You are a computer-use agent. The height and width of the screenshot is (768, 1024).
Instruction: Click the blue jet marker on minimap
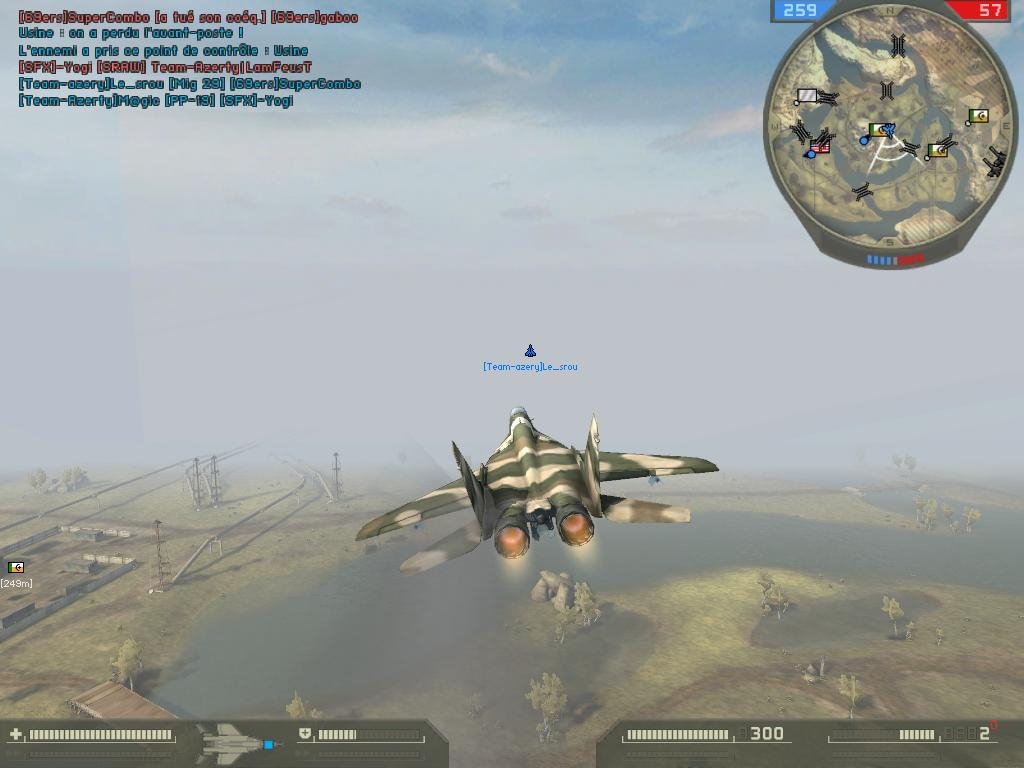[x=887, y=130]
